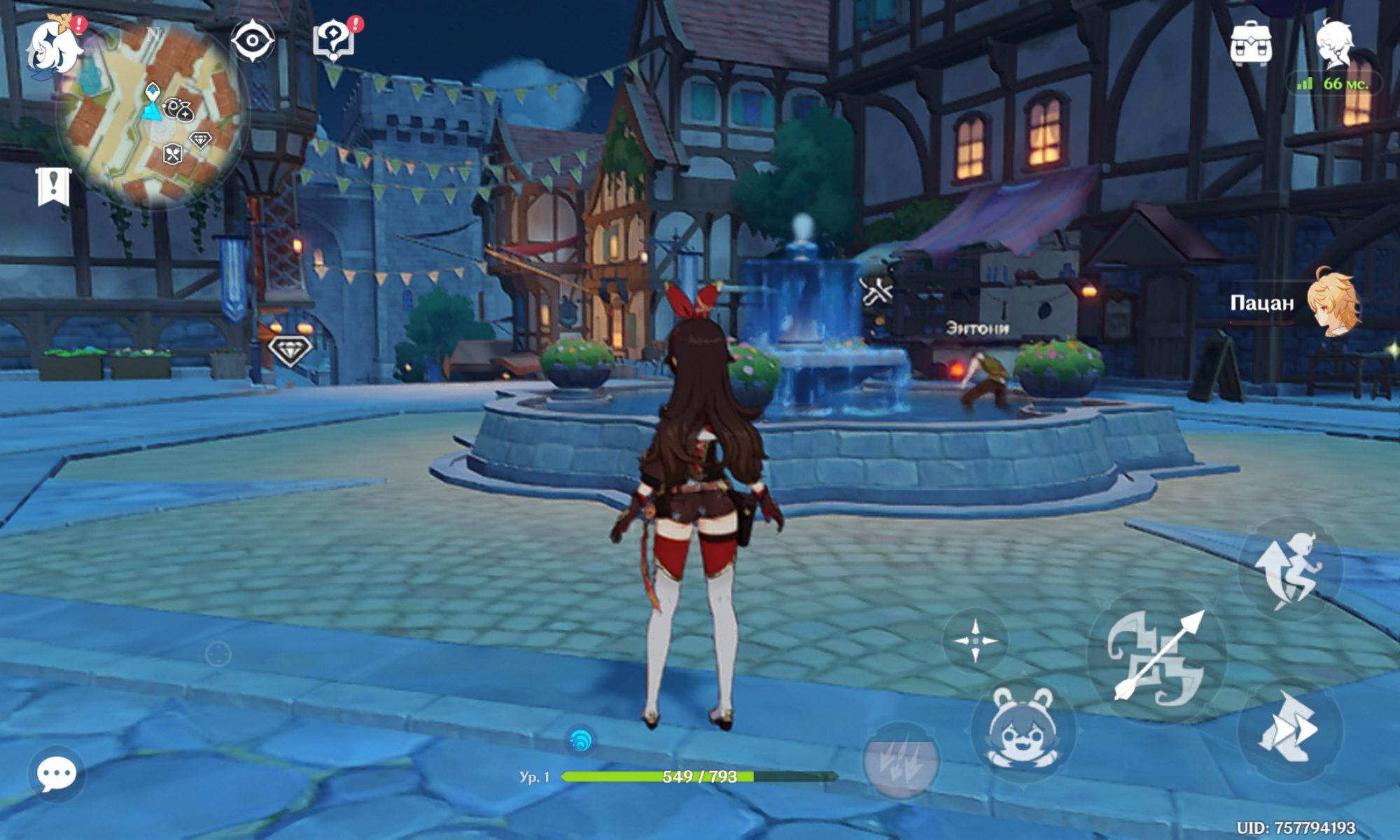Tap the jump button
The width and height of the screenshot is (1400, 840).
(1290, 569)
